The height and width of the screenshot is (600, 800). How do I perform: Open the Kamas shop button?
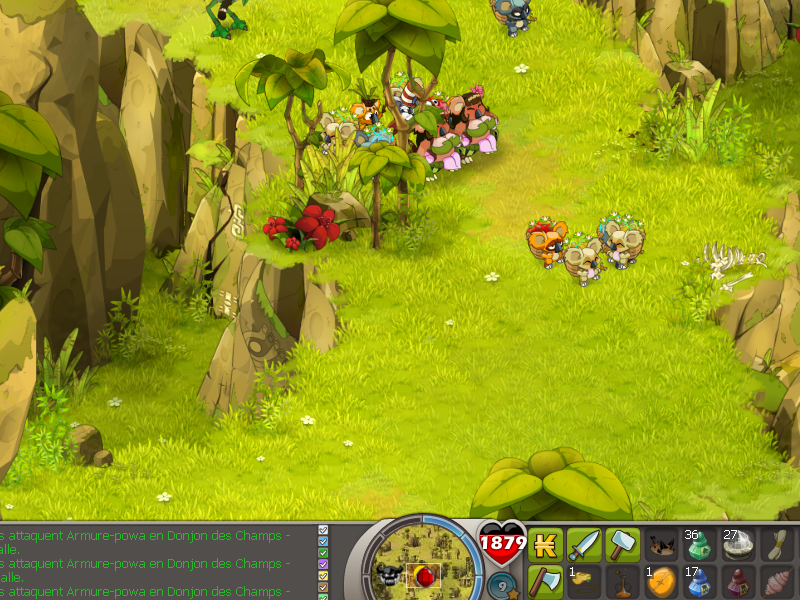[x=545, y=545]
